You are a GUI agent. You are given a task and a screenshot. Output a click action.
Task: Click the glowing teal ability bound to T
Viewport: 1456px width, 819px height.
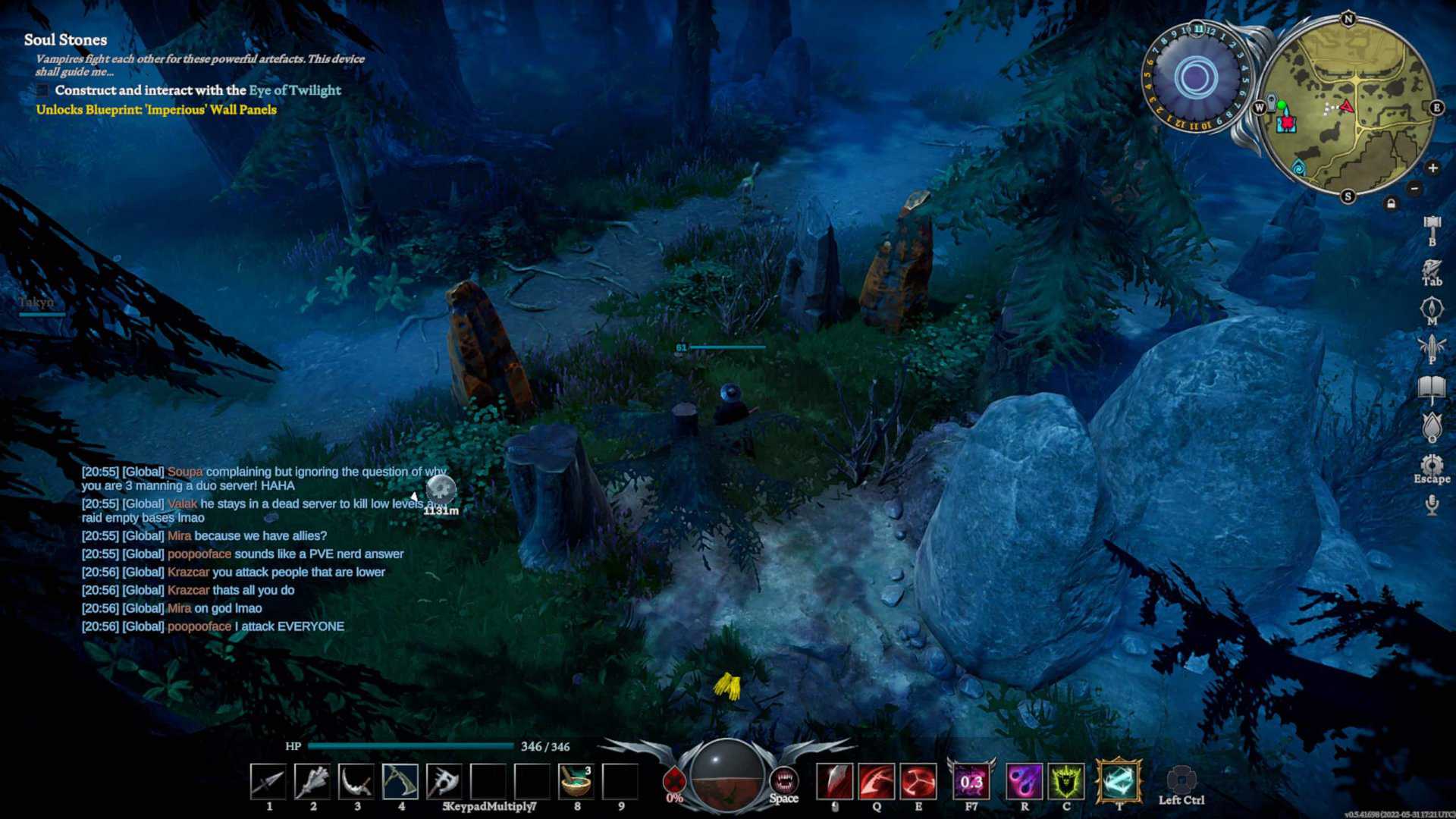[1117, 780]
